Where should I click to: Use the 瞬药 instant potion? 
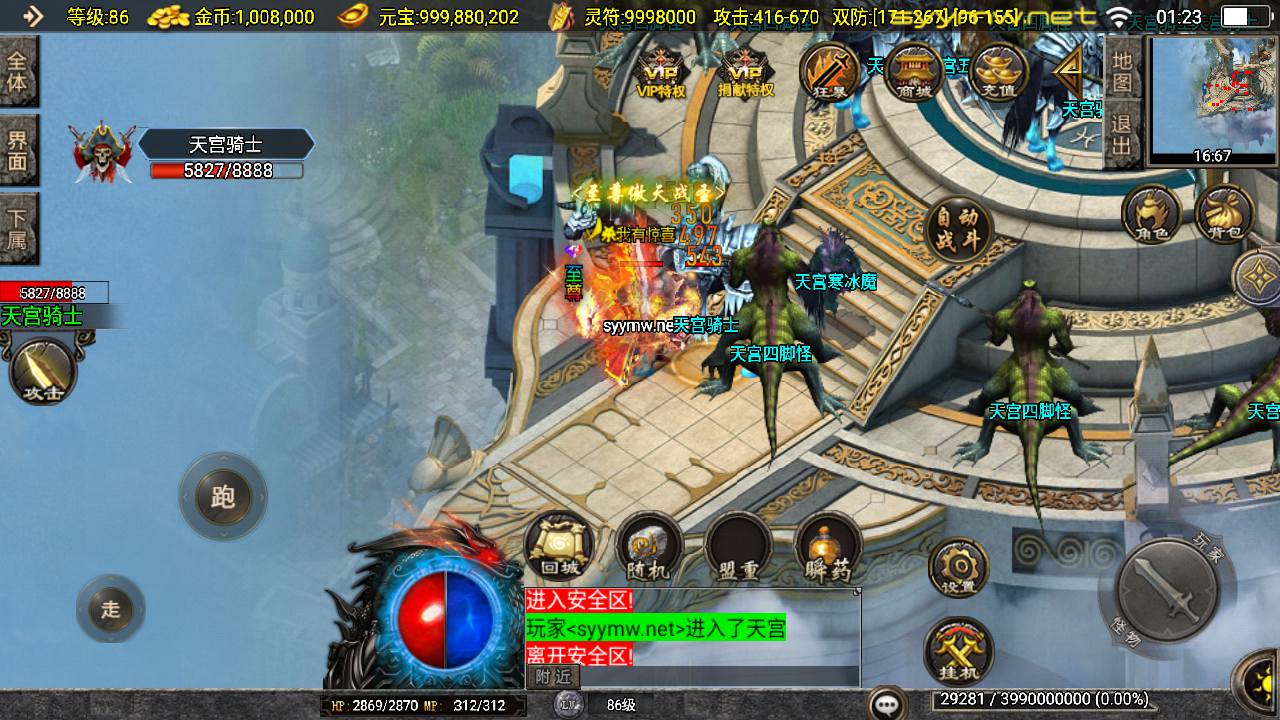click(x=828, y=548)
